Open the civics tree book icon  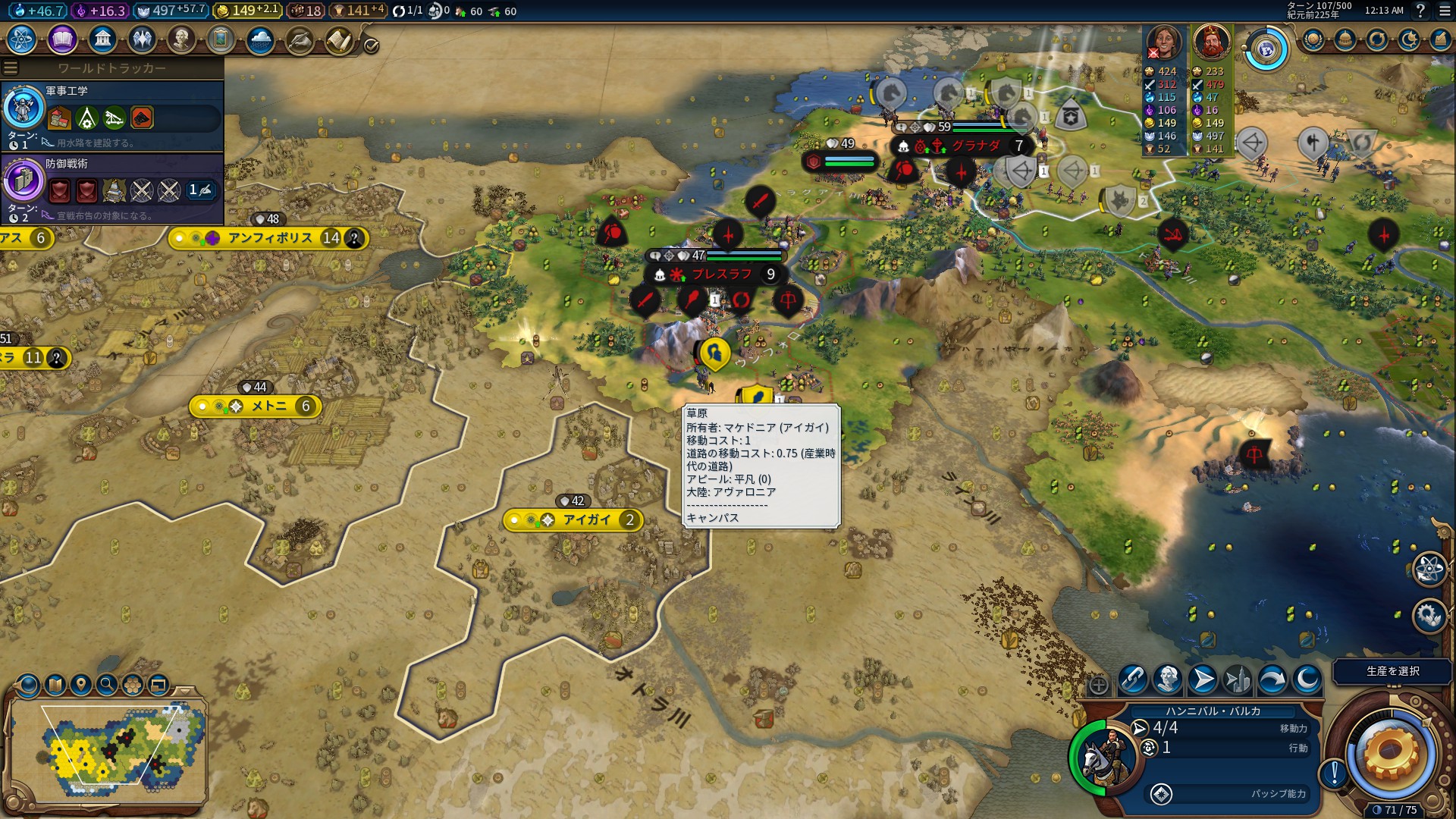(62, 39)
